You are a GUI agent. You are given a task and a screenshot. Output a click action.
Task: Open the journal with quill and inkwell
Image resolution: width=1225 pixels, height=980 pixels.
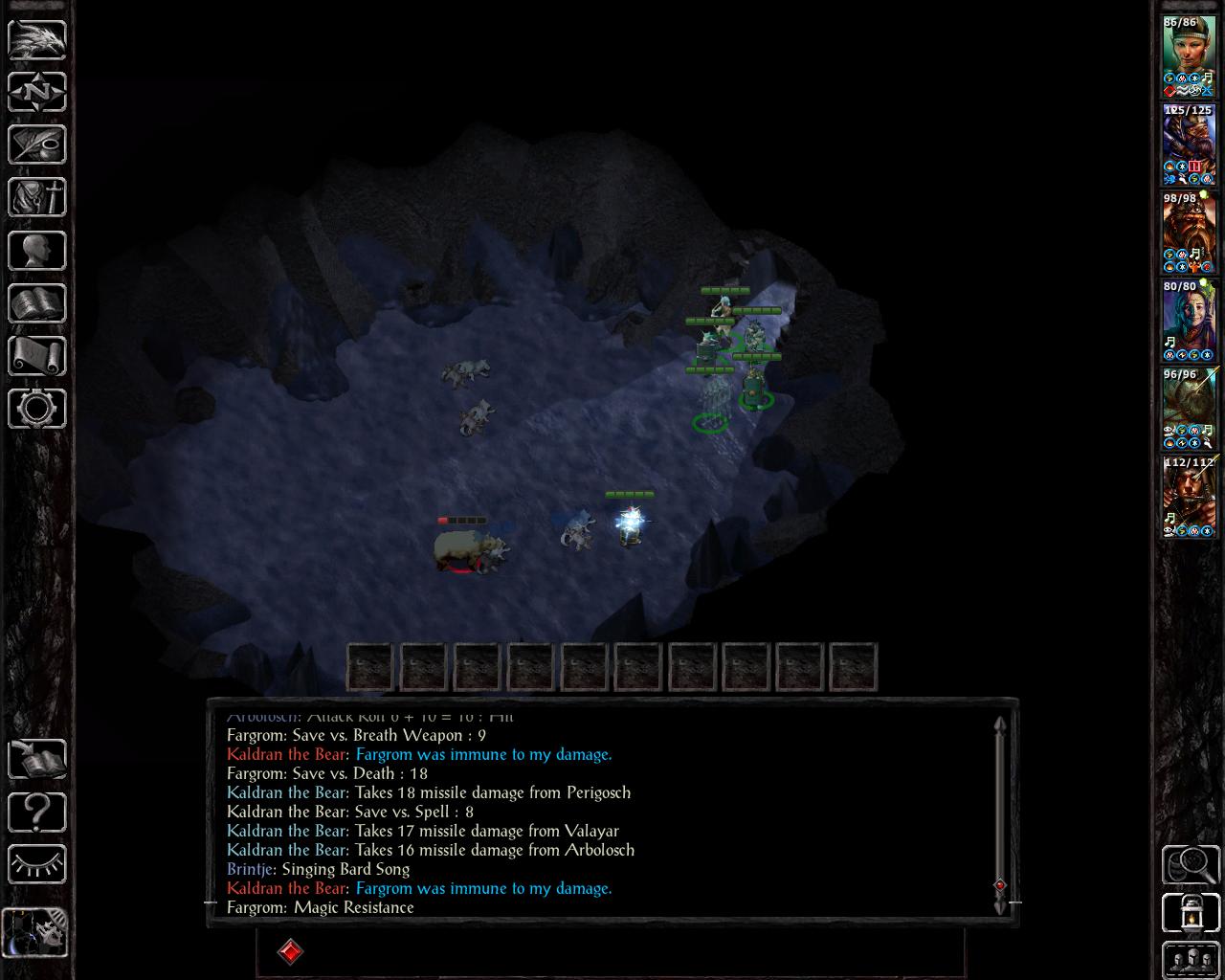(x=37, y=145)
